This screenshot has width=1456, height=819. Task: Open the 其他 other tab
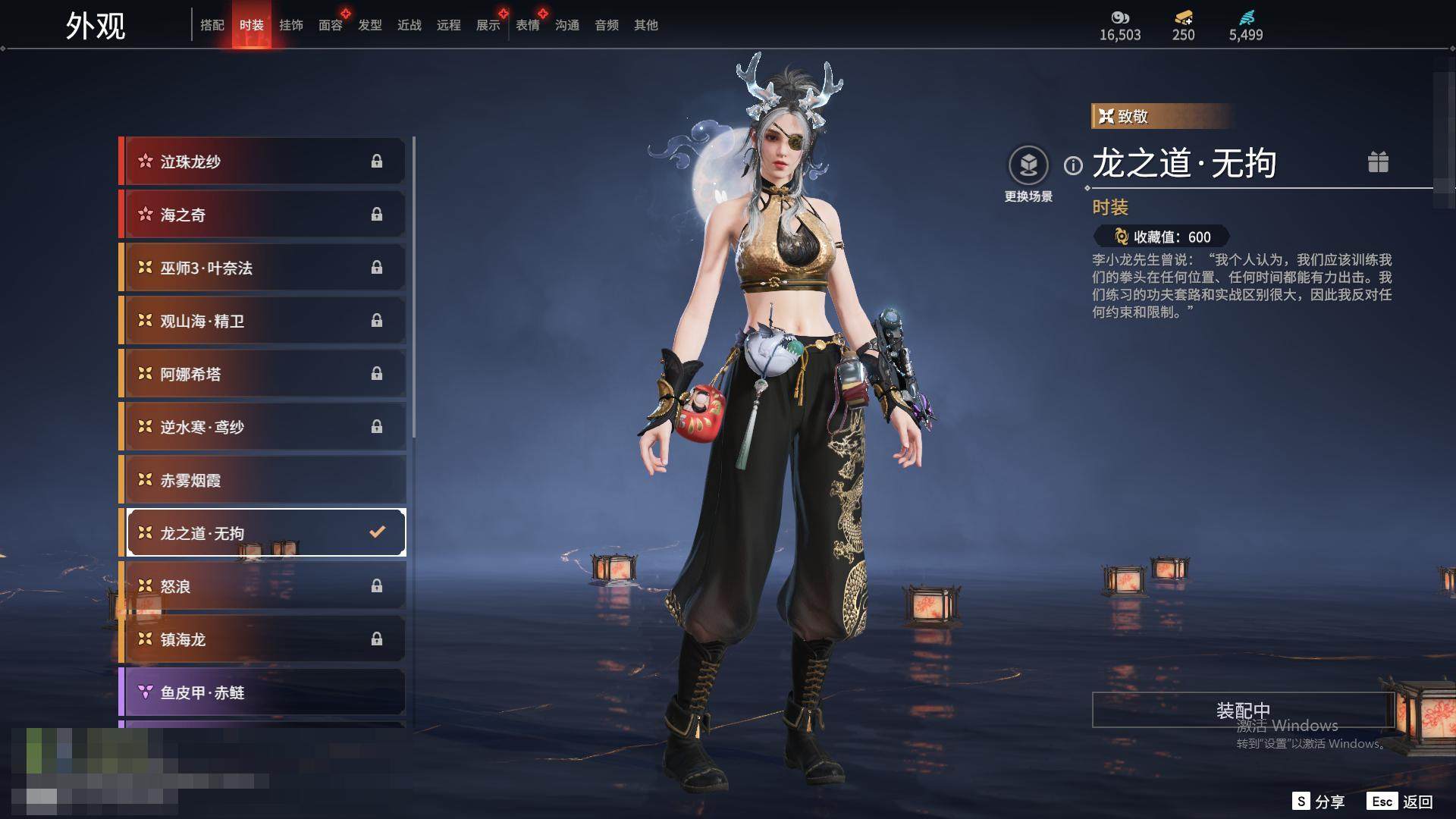646,25
